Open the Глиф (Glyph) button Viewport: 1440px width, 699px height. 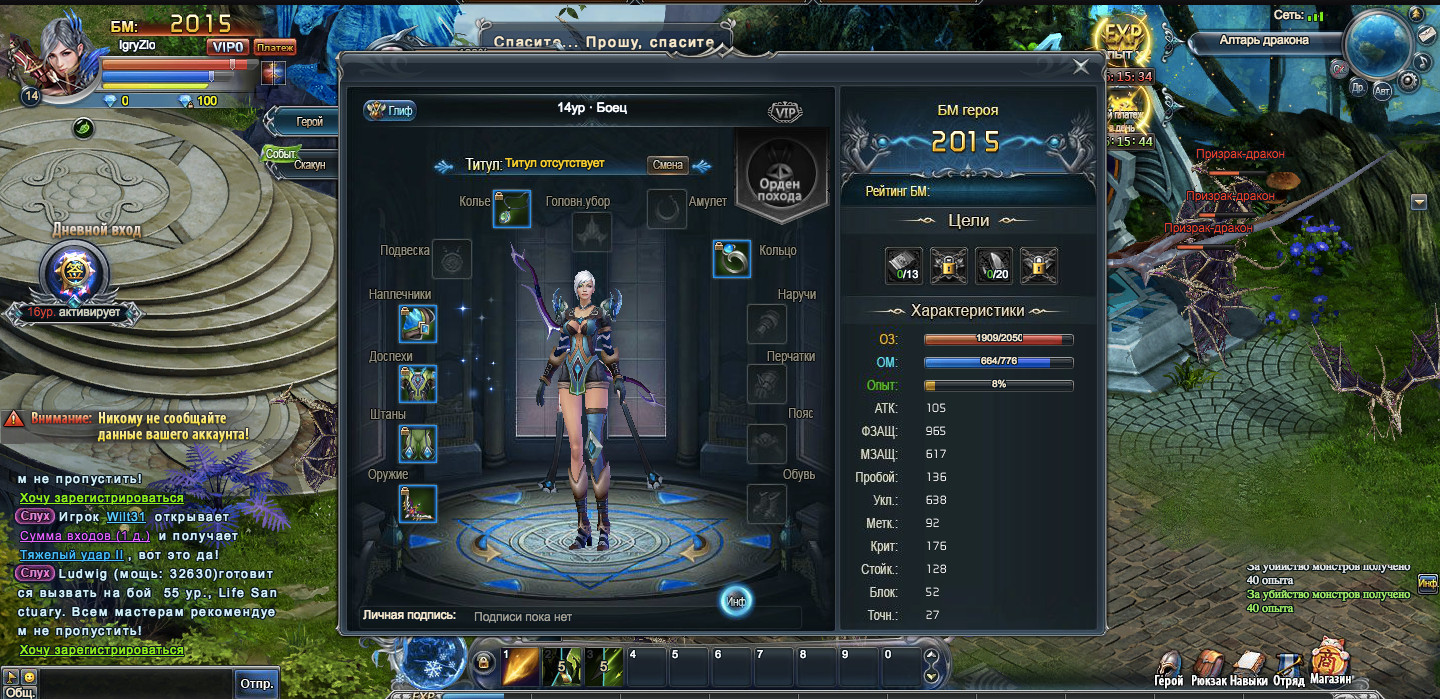point(390,110)
